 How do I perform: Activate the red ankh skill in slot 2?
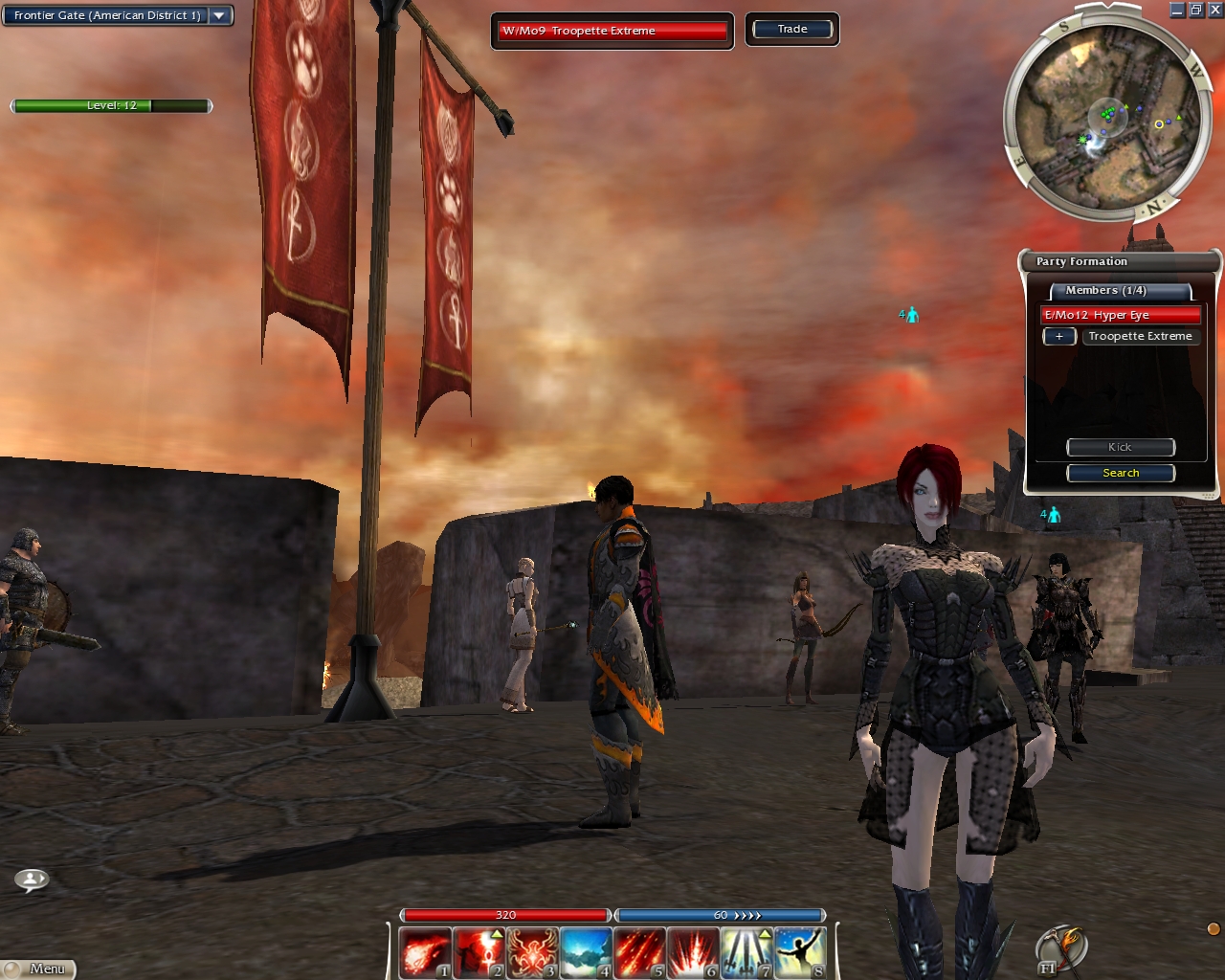click(x=478, y=953)
